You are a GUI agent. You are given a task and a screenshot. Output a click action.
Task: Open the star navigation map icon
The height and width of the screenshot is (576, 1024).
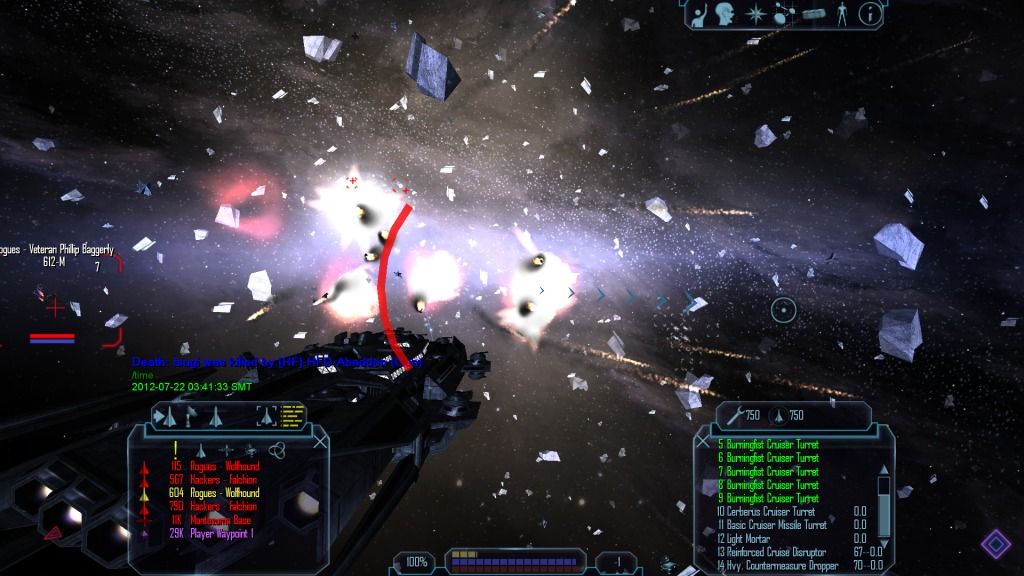(754, 14)
